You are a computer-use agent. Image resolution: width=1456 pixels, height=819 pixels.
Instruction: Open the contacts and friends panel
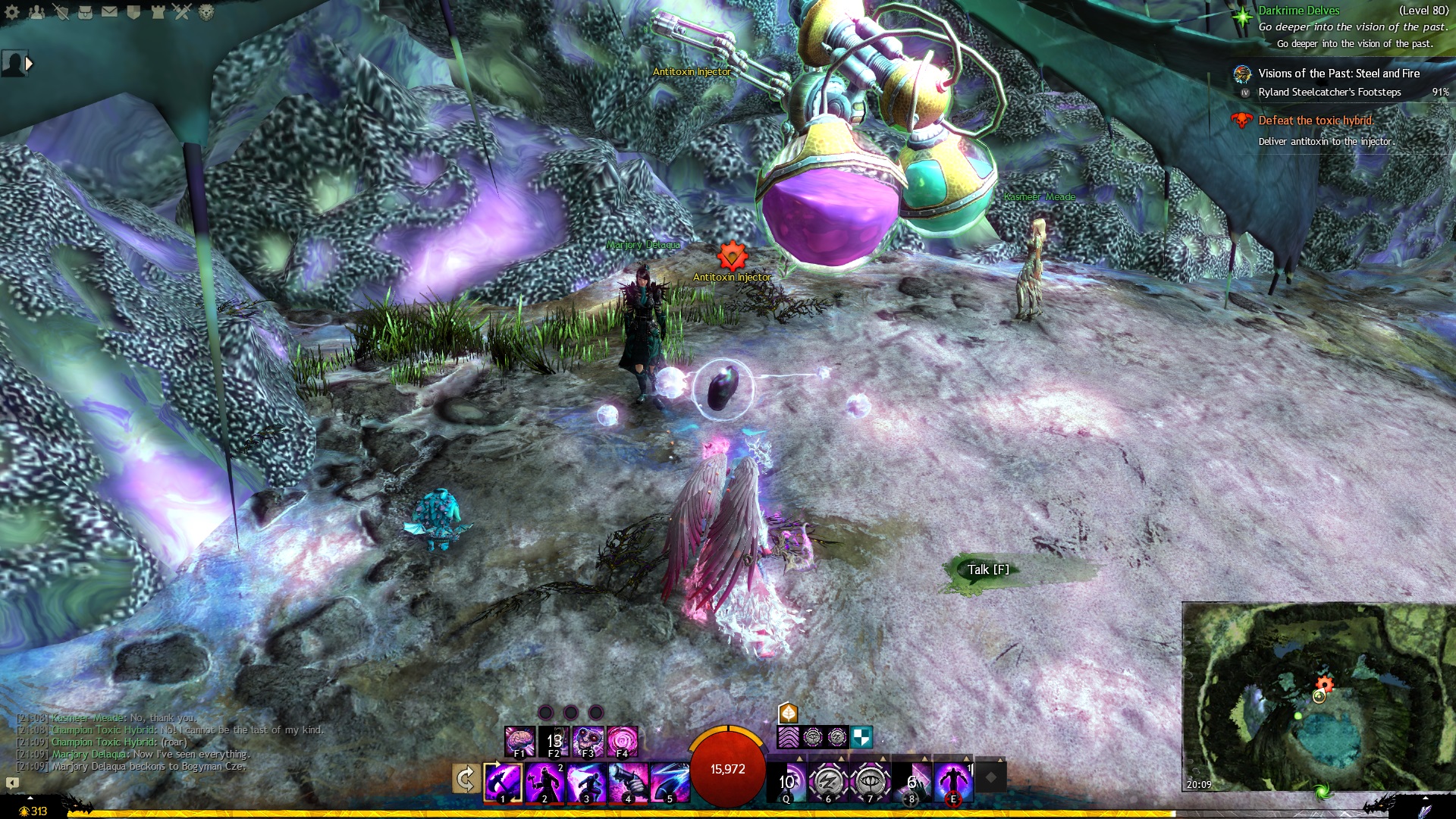pos(36,12)
